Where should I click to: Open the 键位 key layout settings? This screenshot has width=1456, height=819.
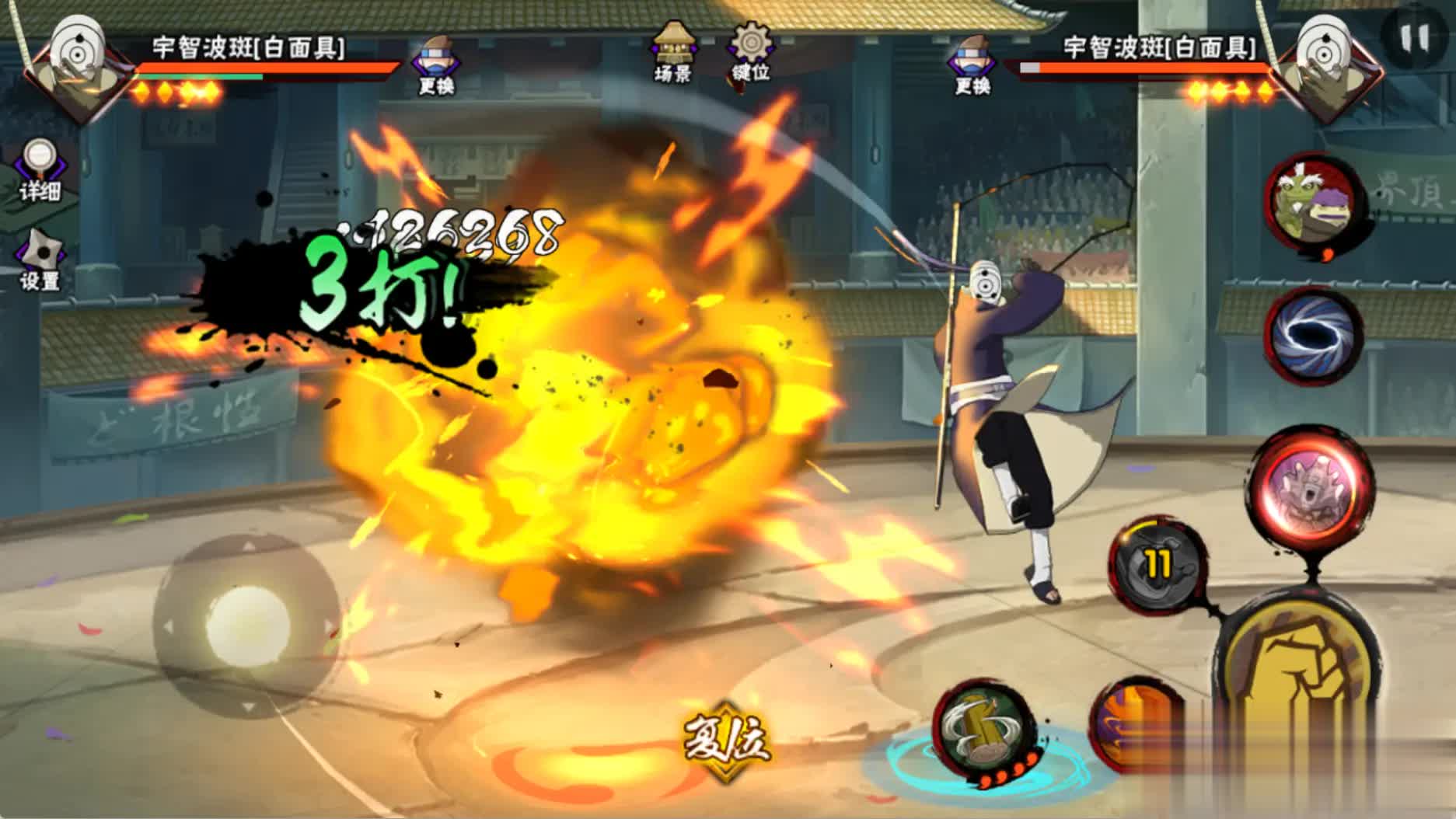pos(750,51)
